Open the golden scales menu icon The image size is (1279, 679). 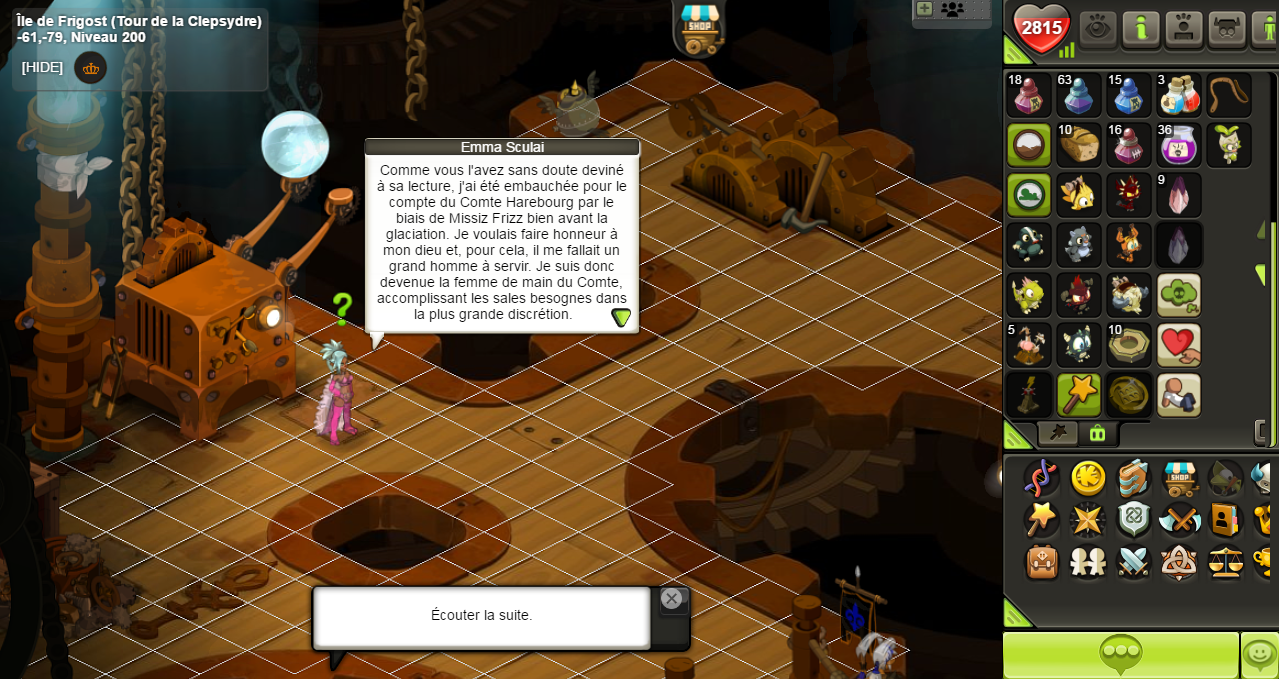1225,561
